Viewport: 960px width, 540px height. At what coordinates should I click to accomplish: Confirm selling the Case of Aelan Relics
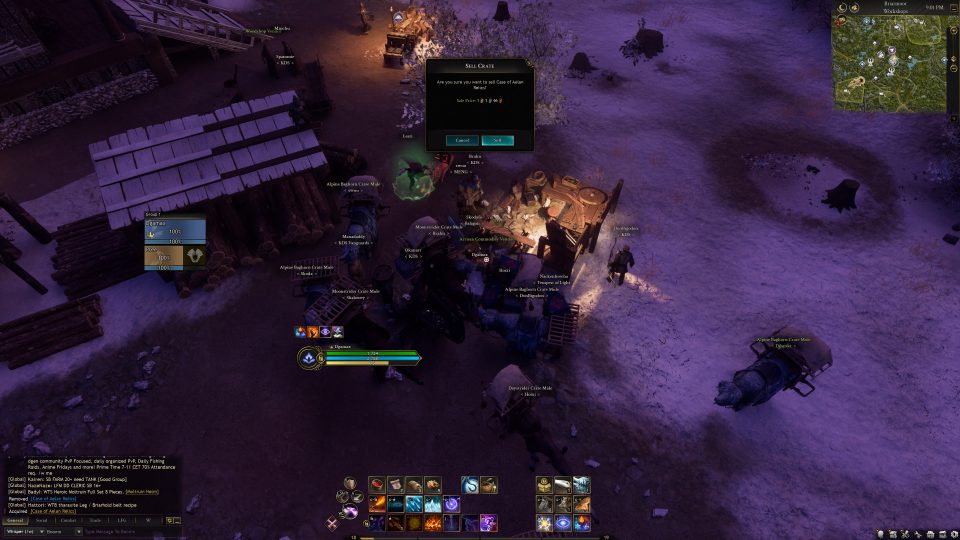point(497,141)
